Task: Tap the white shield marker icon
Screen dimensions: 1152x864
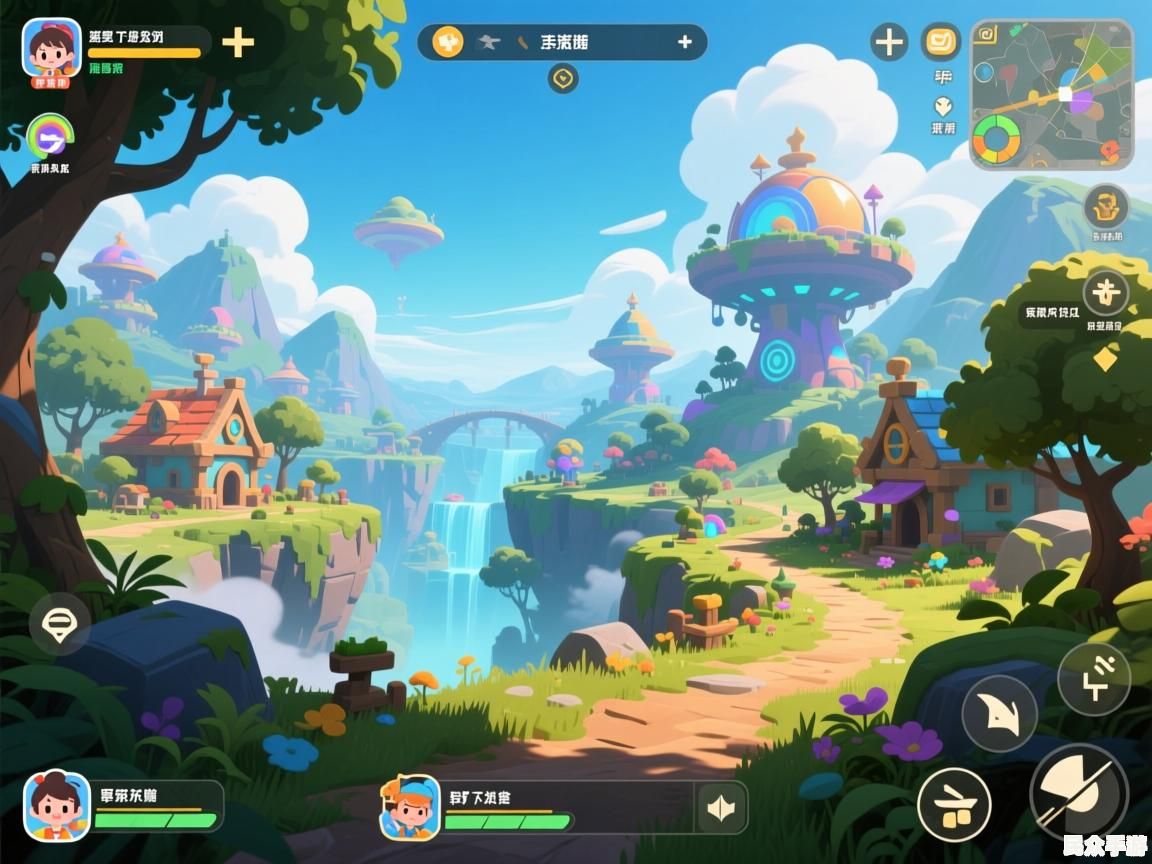Action: [942, 106]
